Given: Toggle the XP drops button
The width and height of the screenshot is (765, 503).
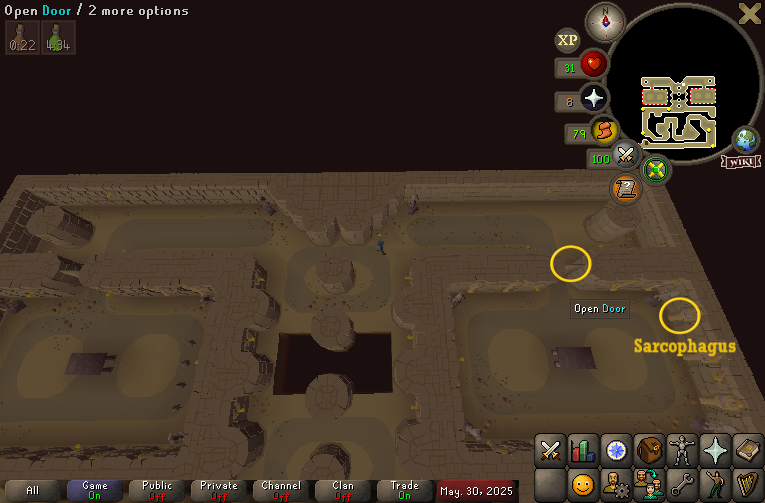Looking at the screenshot, I should point(567,40).
